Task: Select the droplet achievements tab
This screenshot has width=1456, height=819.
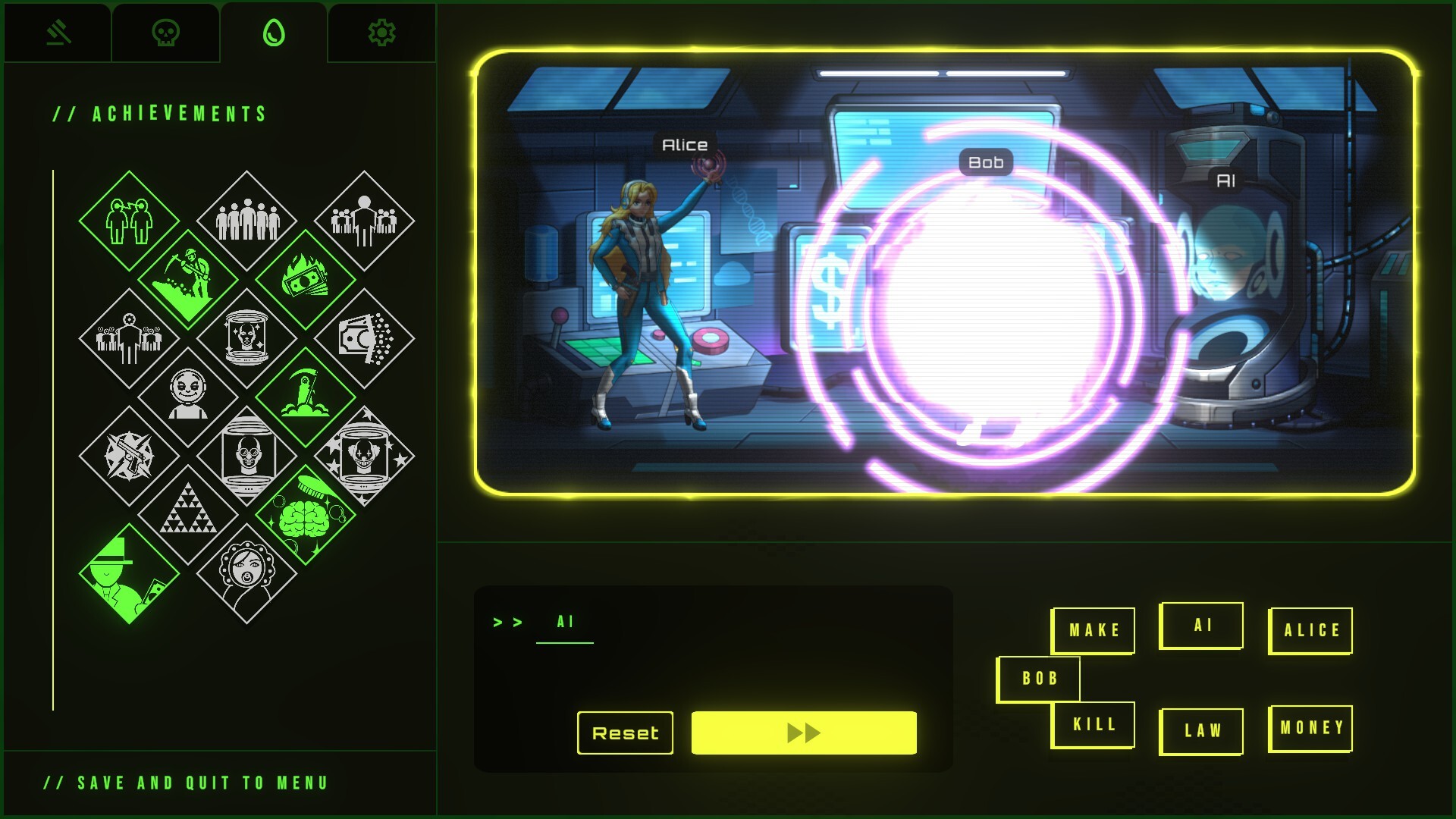Action: click(274, 33)
